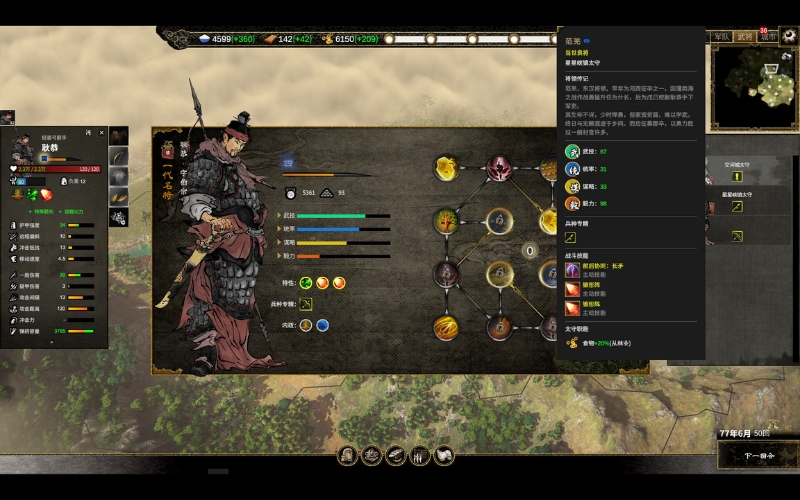This screenshot has height=500, width=800.
Task: Select the tree skill node
Action: point(446,219)
